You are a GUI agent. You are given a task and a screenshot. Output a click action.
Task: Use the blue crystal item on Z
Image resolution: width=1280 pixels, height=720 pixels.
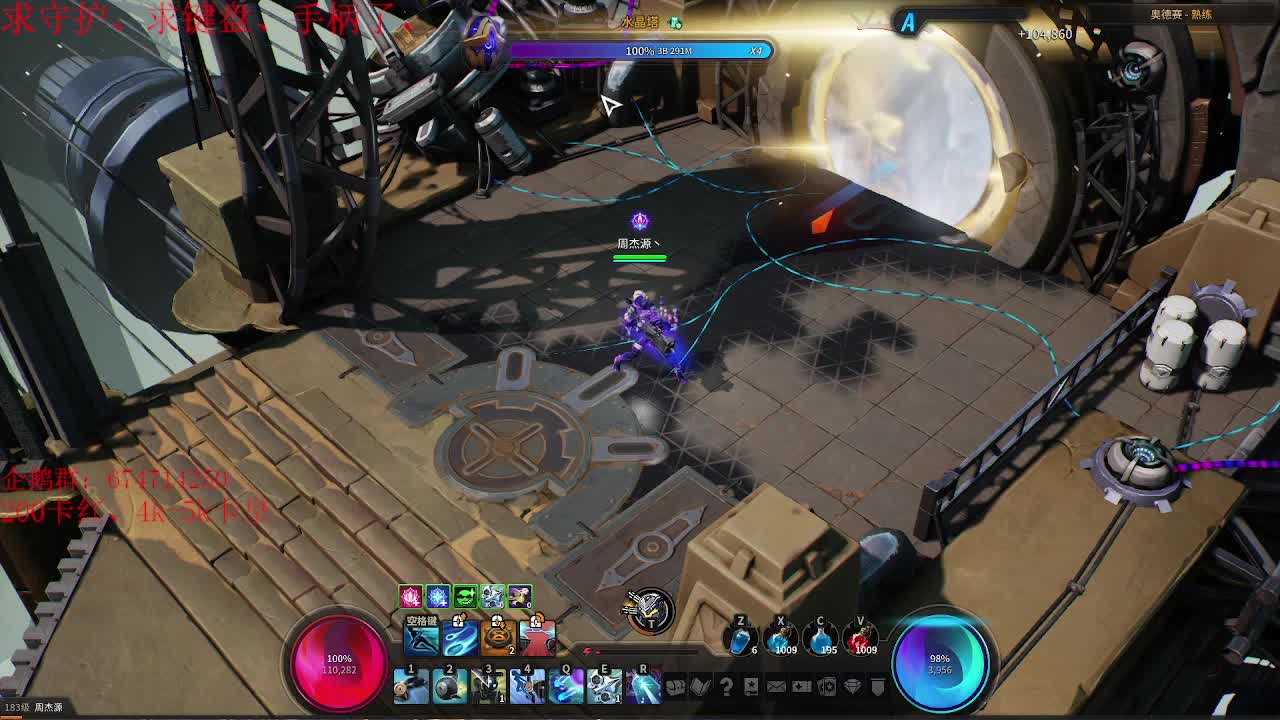click(740, 638)
